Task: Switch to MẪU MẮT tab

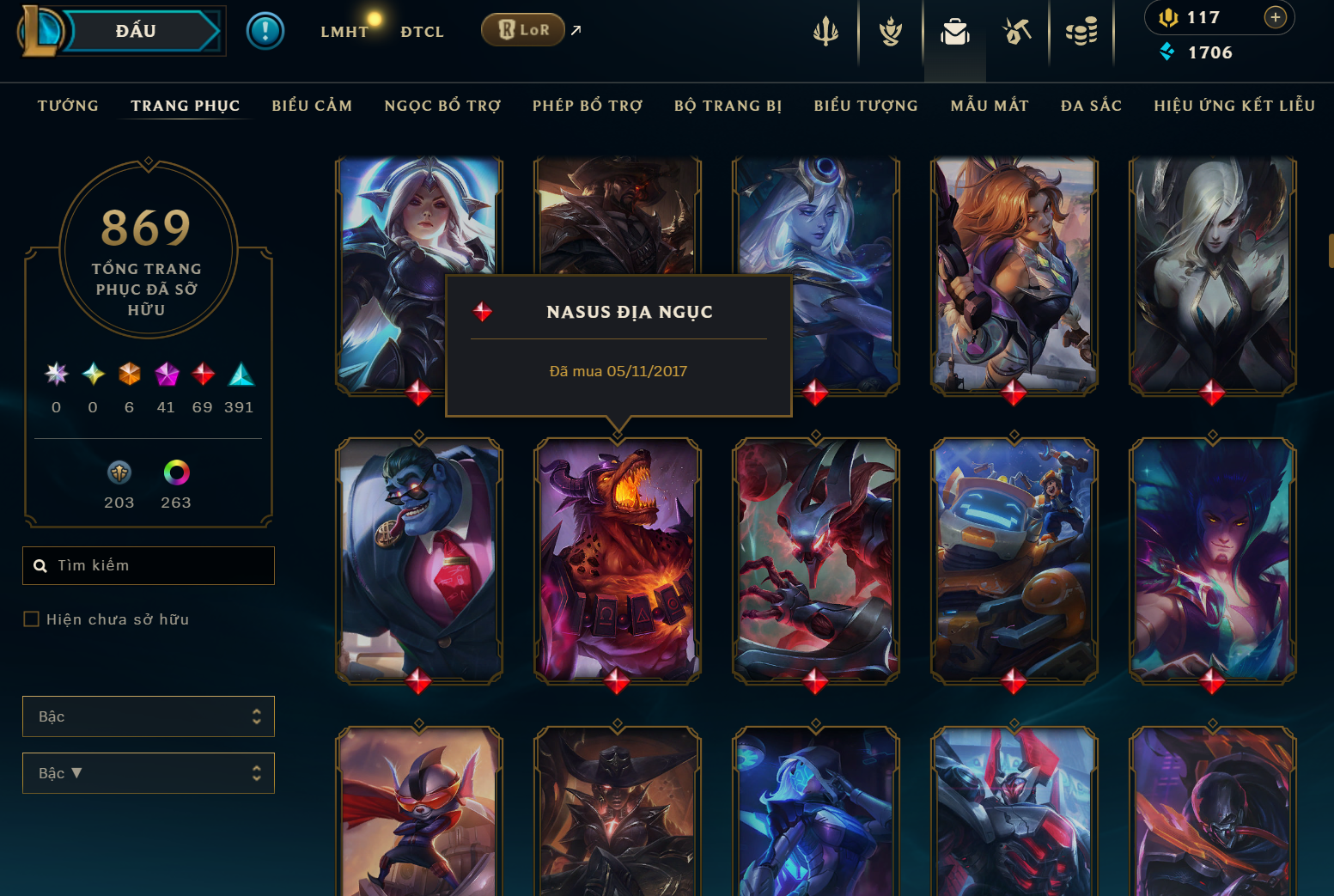Action: tap(990, 106)
